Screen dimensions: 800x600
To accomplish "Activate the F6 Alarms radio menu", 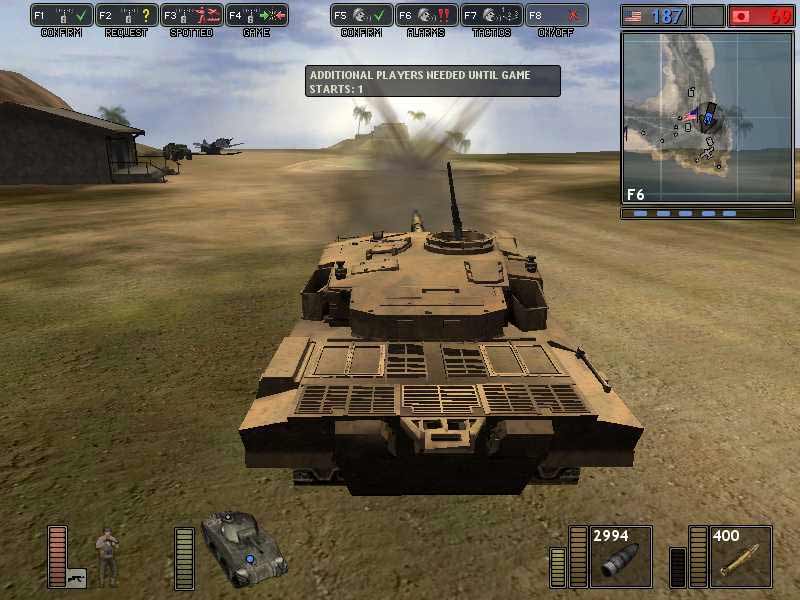I will tap(426, 16).
